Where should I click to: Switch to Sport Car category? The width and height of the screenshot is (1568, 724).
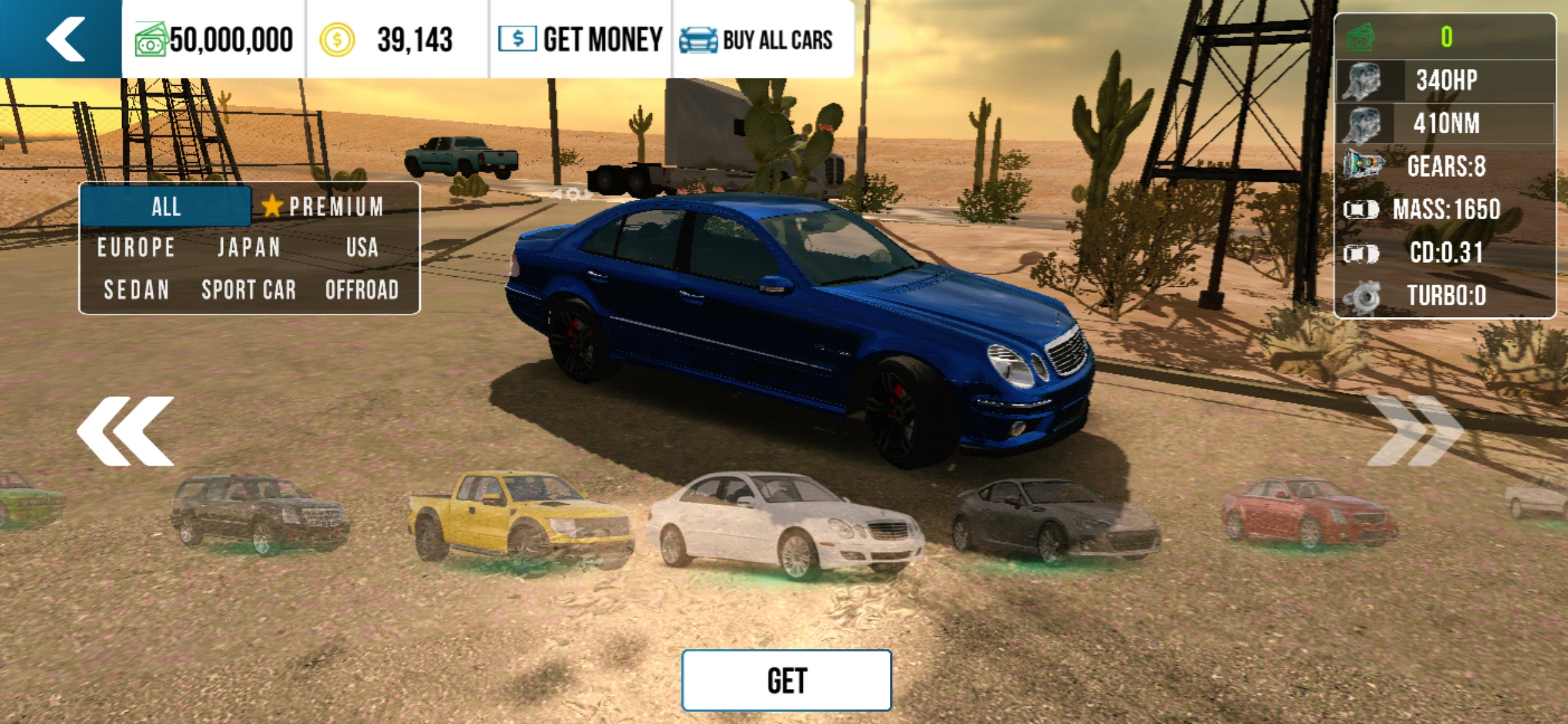(x=249, y=290)
